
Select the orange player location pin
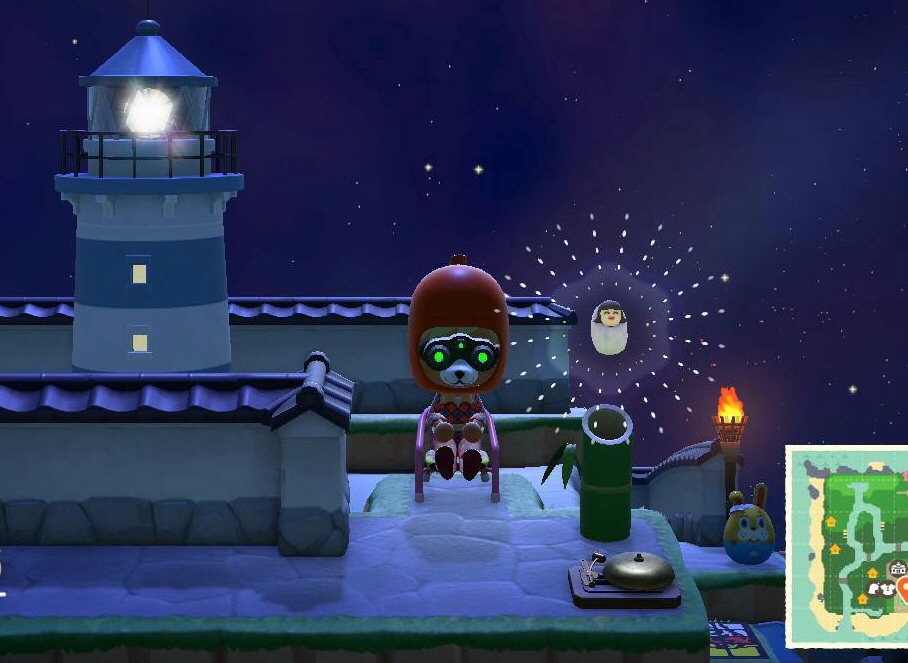(x=903, y=590)
